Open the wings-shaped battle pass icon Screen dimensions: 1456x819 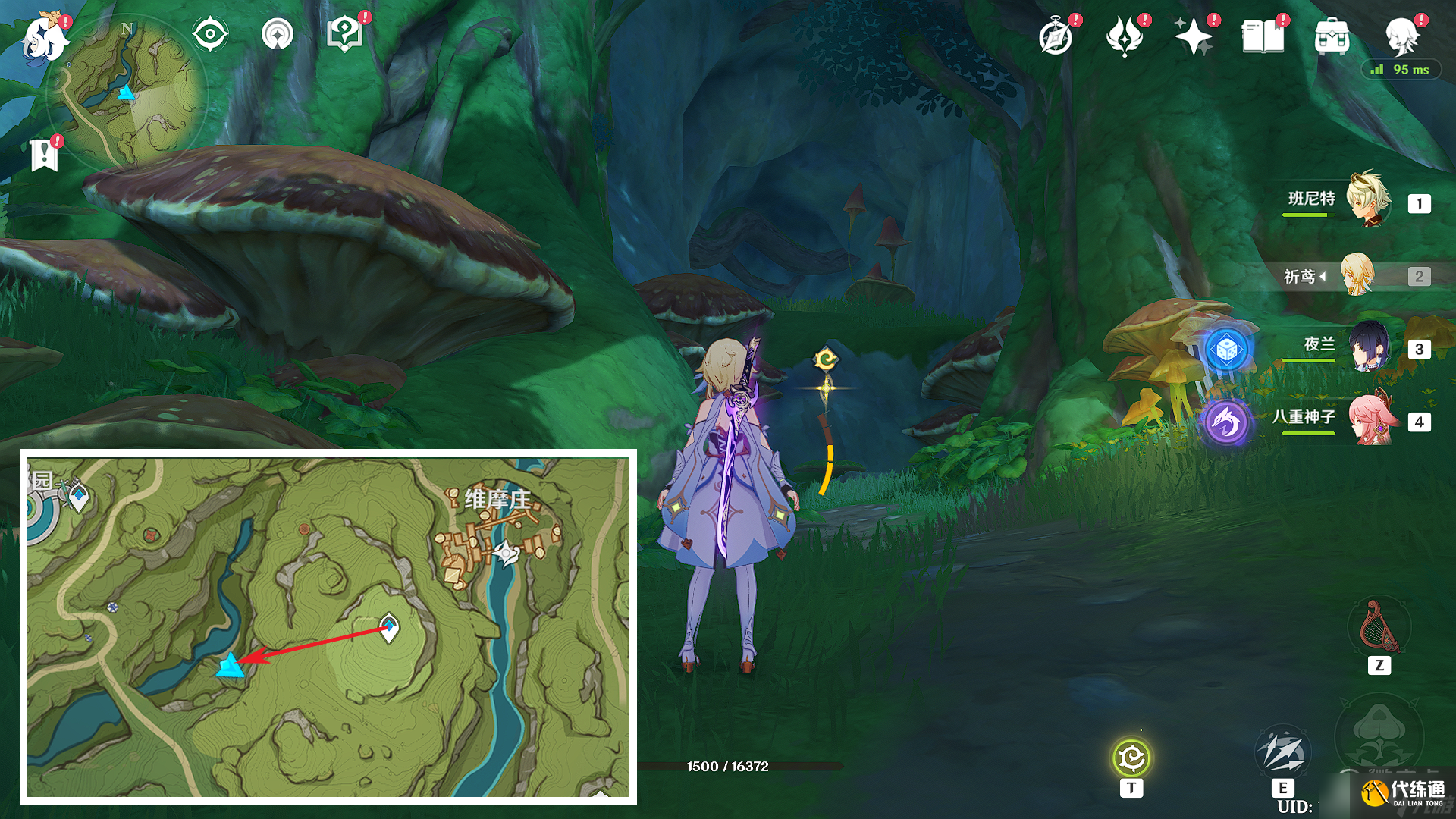pos(1125,36)
